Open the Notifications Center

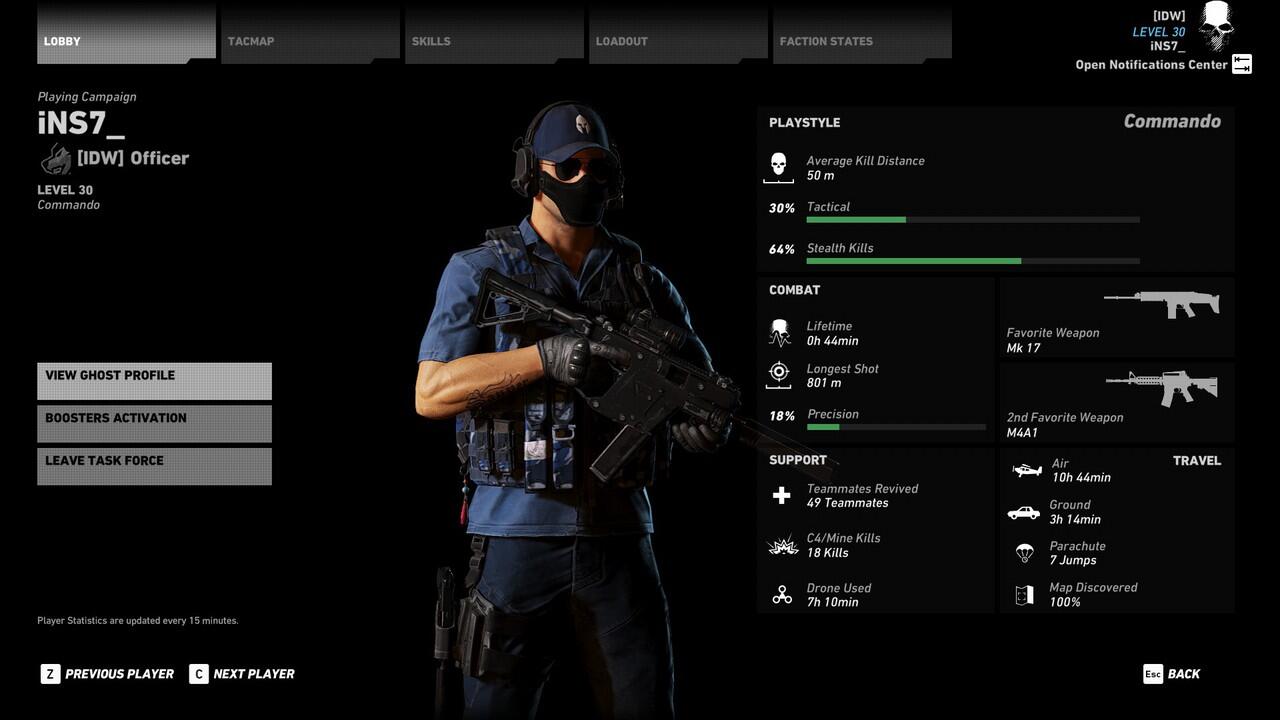pyautogui.click(x=1163, y=65)
